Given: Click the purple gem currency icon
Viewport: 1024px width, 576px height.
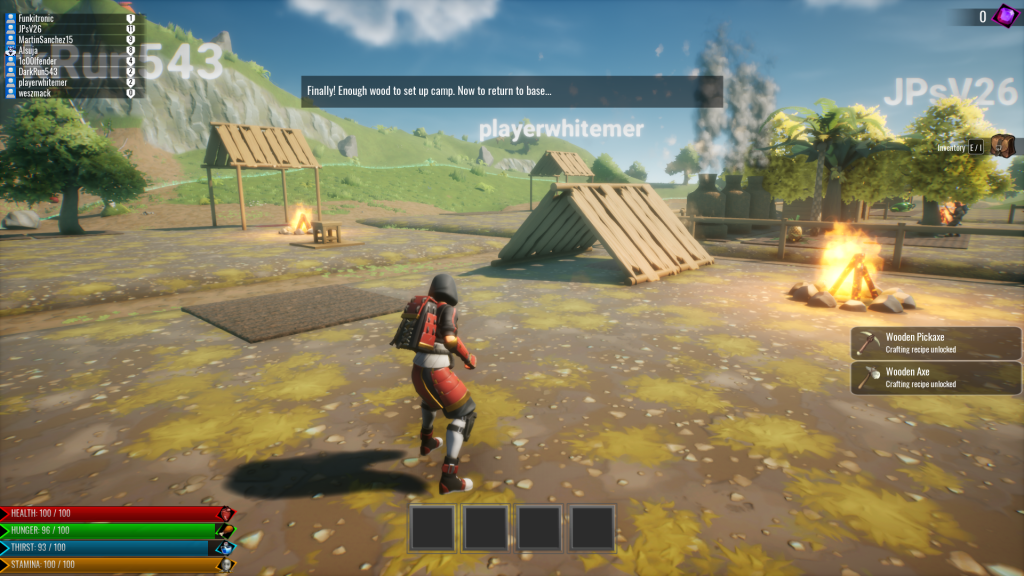Looking at the screenshot, I should [1004, 16].
